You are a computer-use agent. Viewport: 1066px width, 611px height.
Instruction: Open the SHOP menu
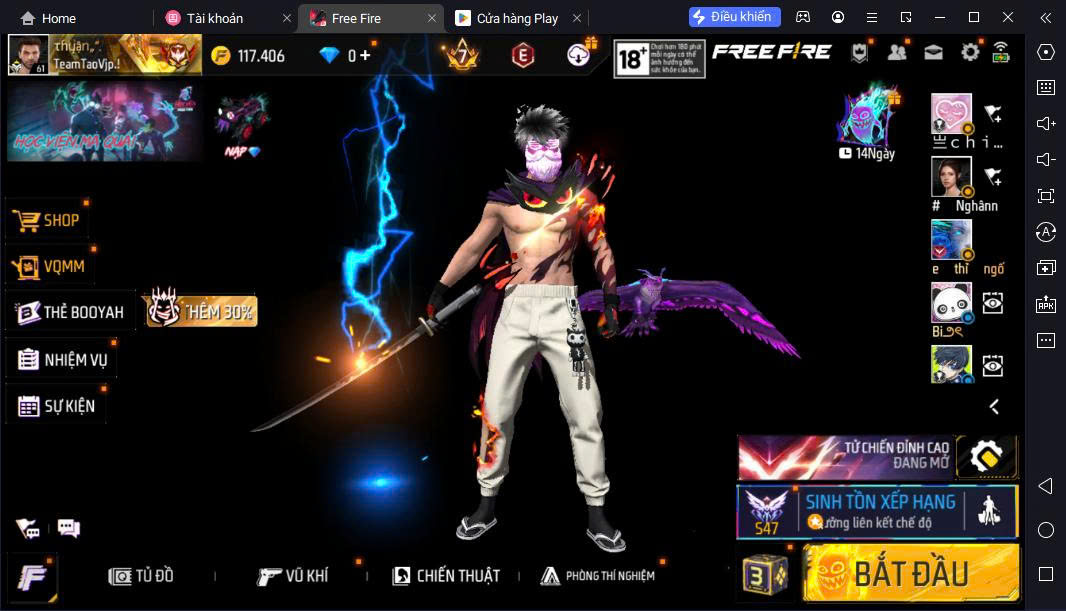pyautogui.click(x=46, y=220)
